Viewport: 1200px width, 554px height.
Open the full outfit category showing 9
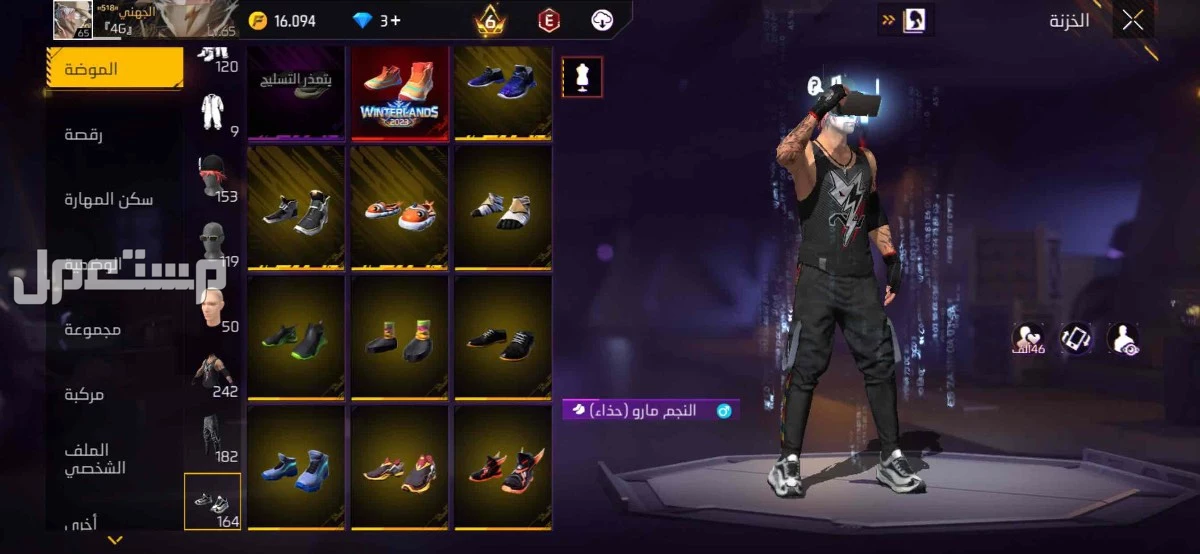pyautogui.click(x=212, y=113)
